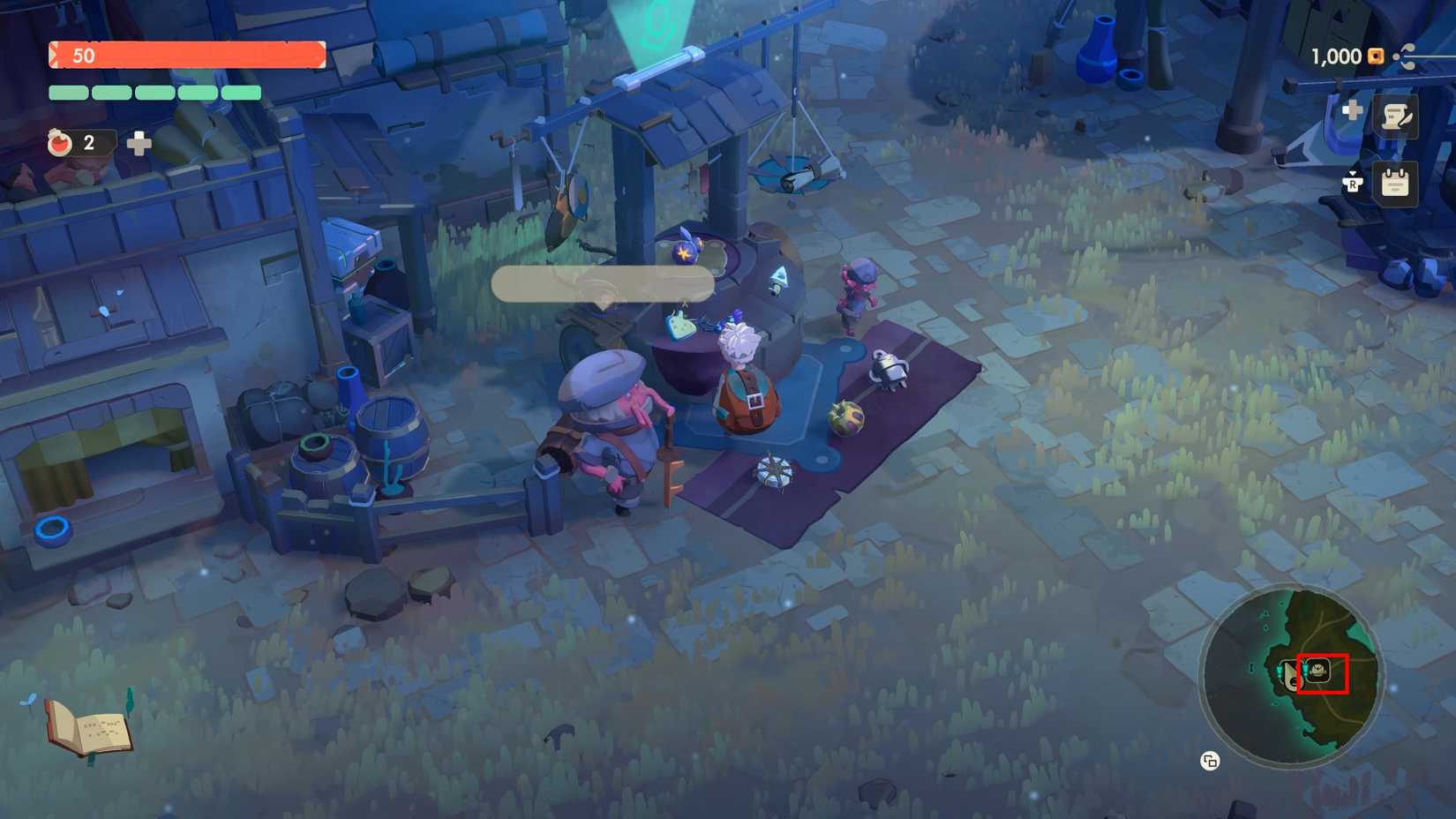Click the empty dialogue speech bubble above the cauldron

click(604, 282)
